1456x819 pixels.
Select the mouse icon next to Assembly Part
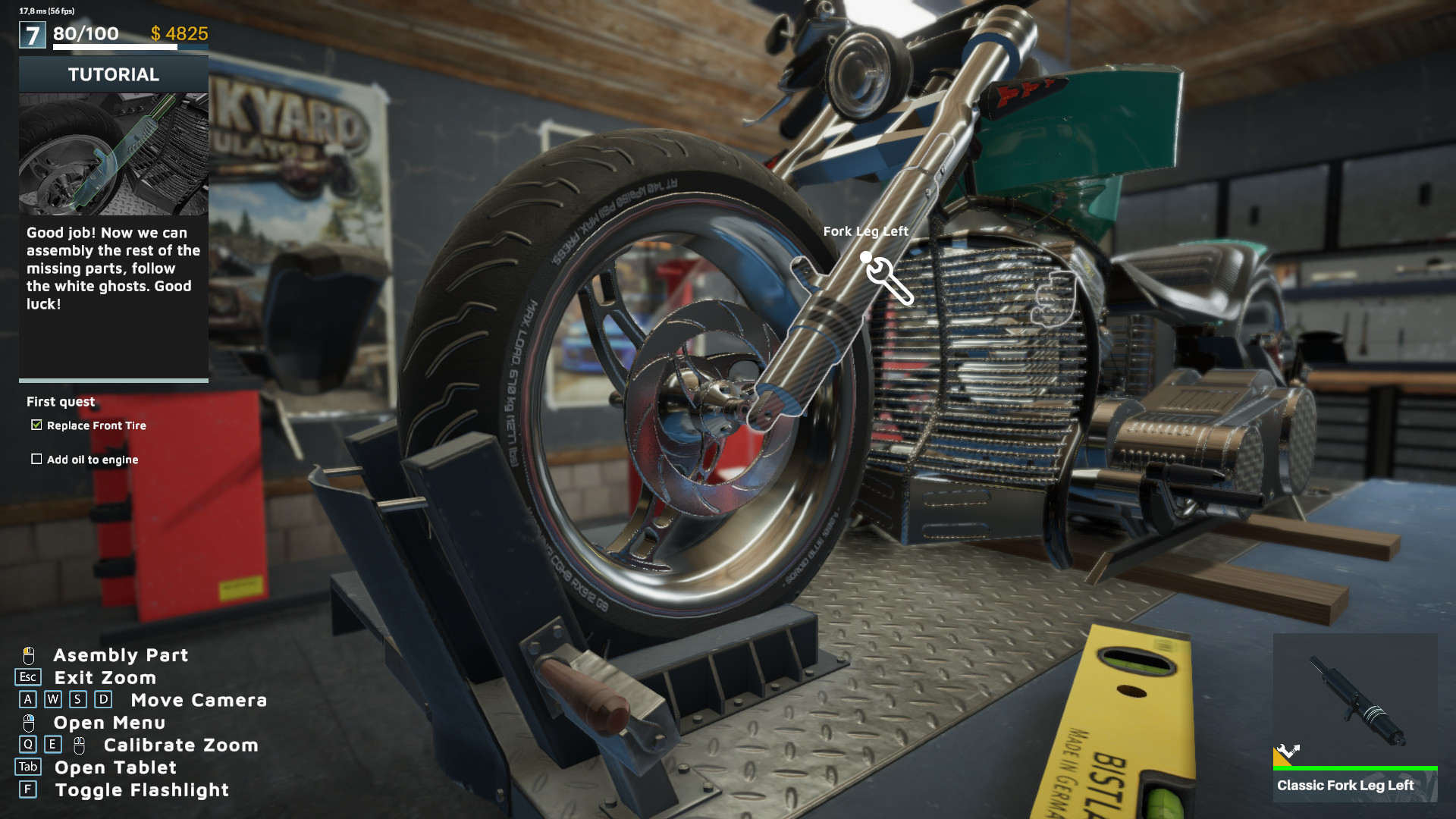tap(29, 655)
